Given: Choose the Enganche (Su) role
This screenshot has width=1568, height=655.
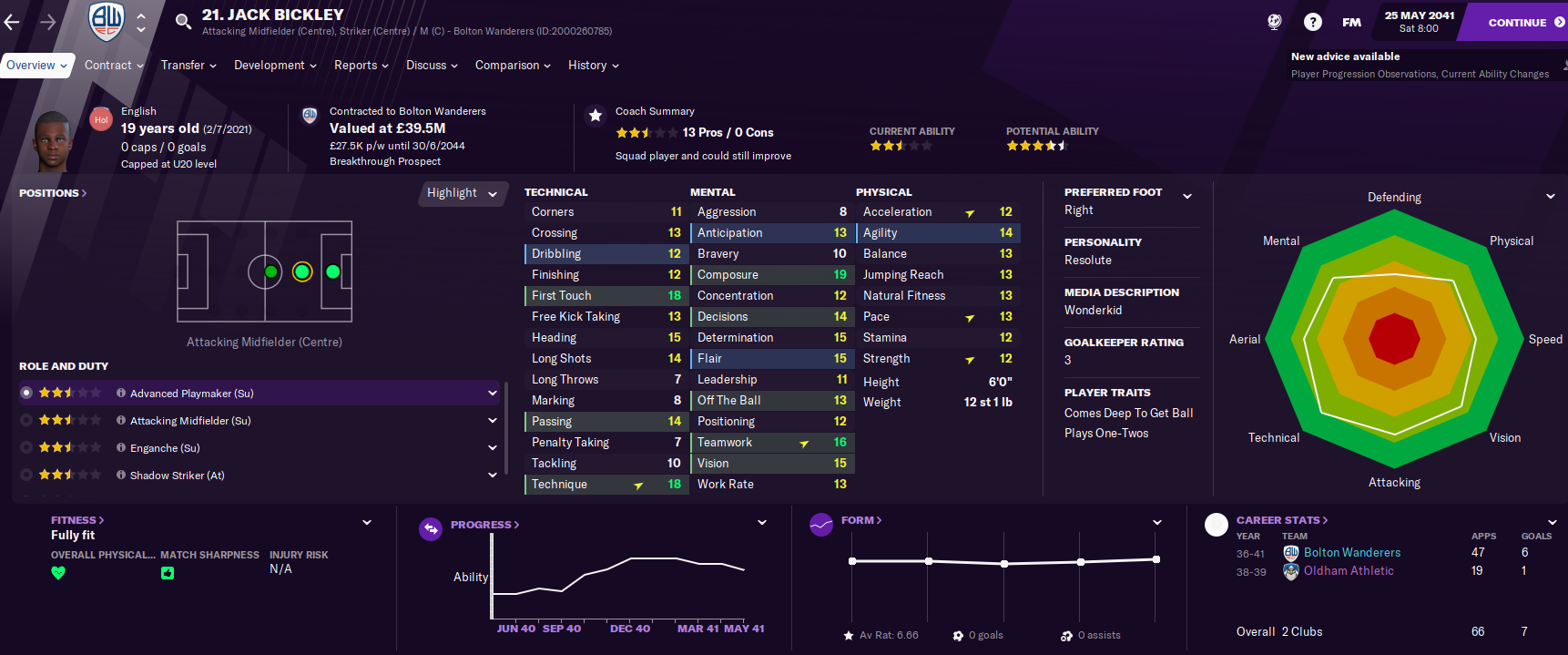Looking at the screenshot, I should [x=165, y=448].
